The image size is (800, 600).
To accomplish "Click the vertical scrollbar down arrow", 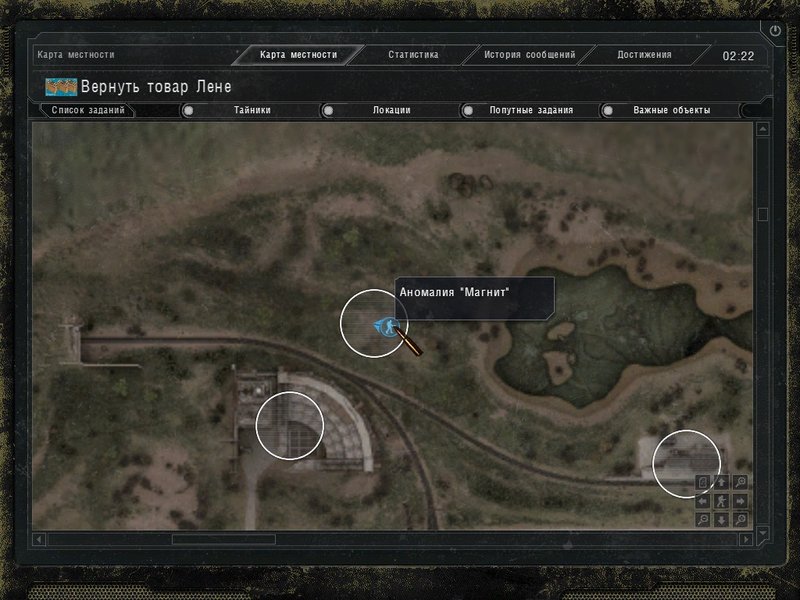I will [x=762, y=532].
